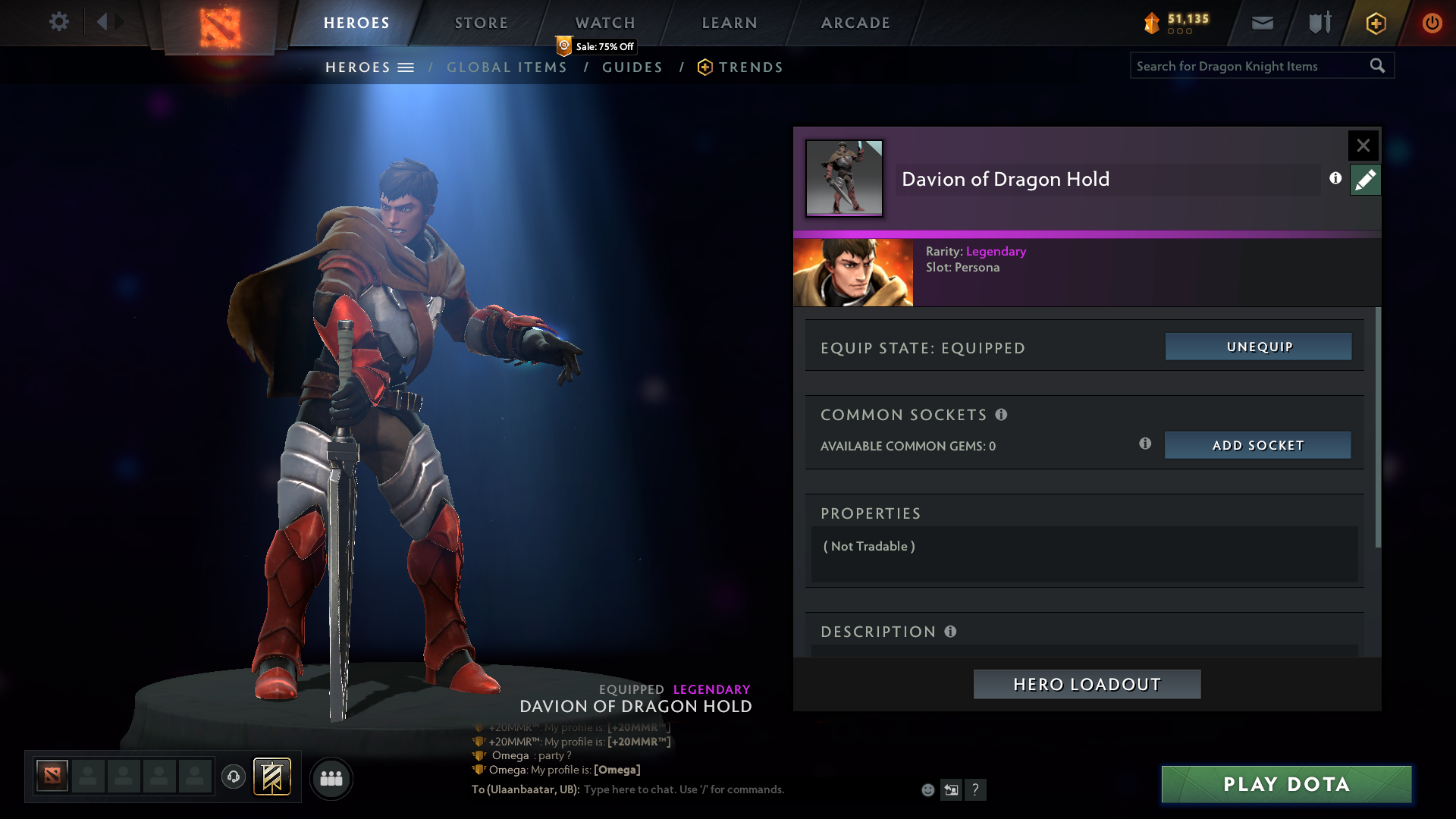Screen dimensions: 1456x819
Task: View the hero Guides section
Action: pyautogui.click(x=632, y=67)
